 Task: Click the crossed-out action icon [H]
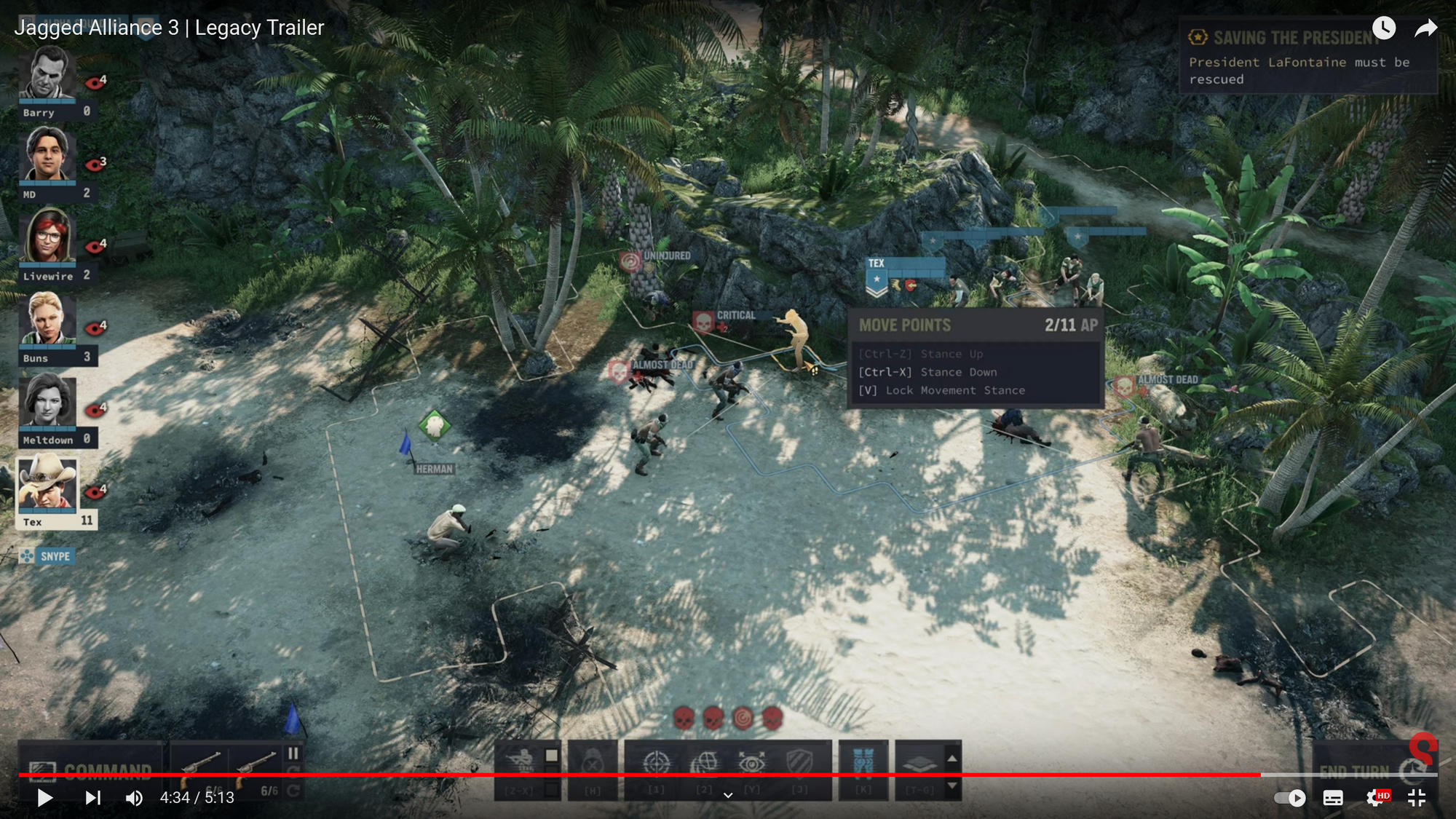[593, 761]
